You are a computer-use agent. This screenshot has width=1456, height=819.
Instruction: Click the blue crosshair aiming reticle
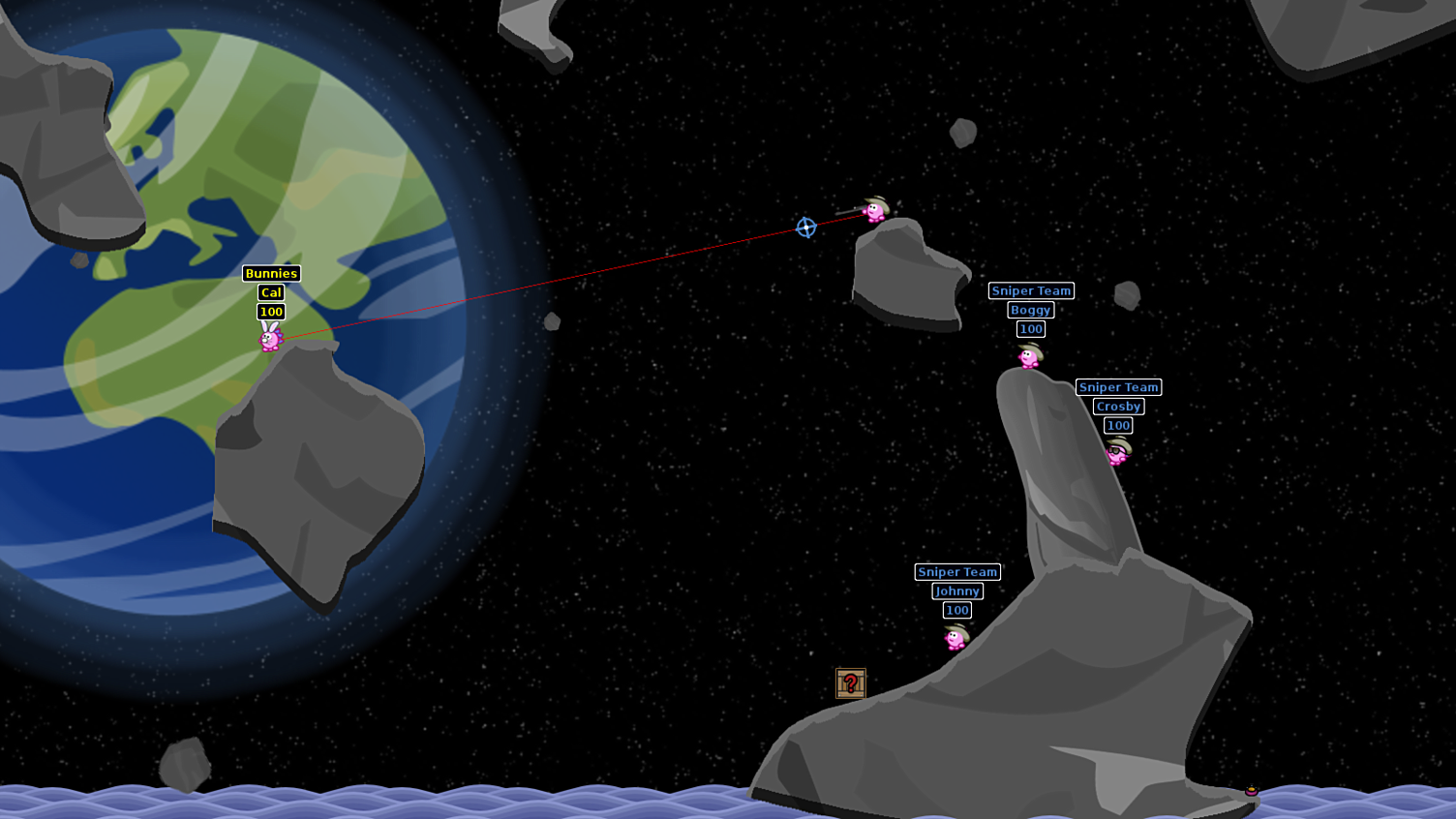[805, 227]
